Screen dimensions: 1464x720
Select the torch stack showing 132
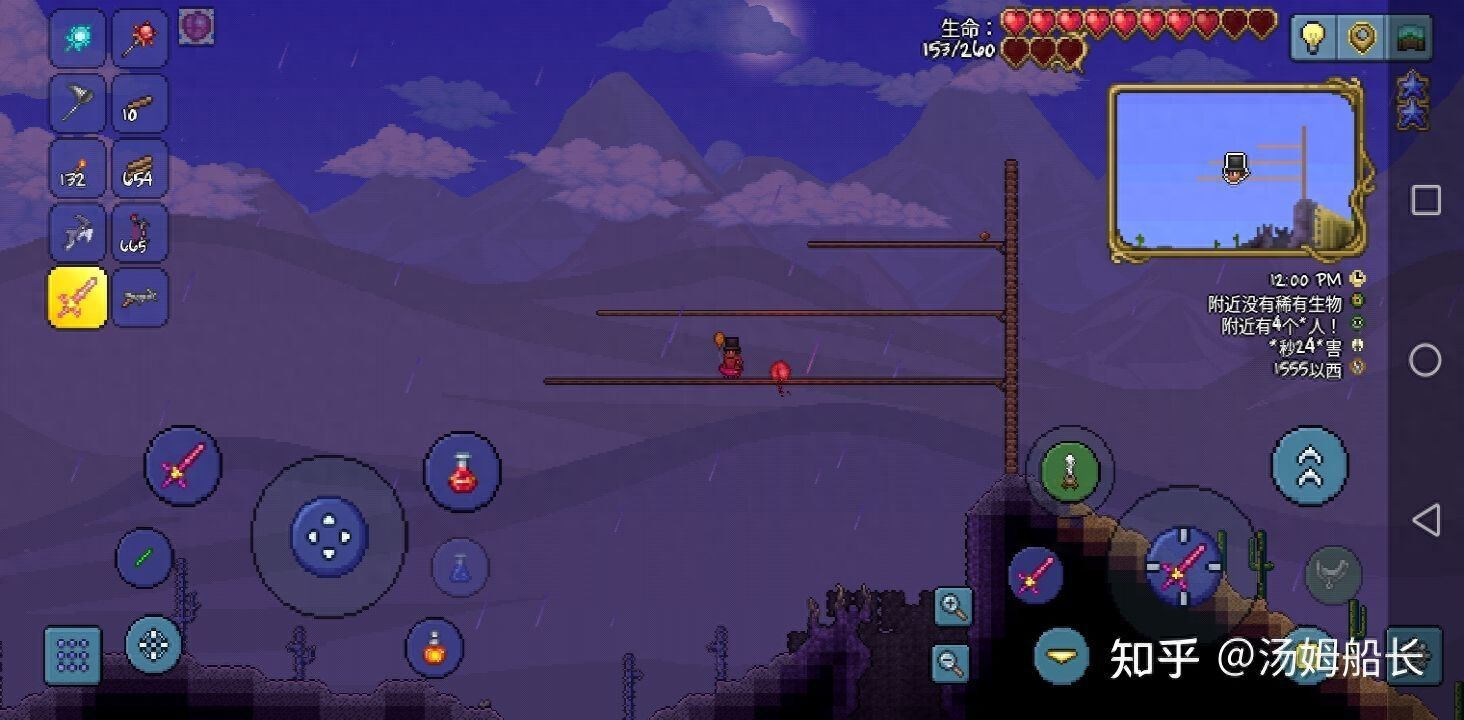(x=78, y=168)
